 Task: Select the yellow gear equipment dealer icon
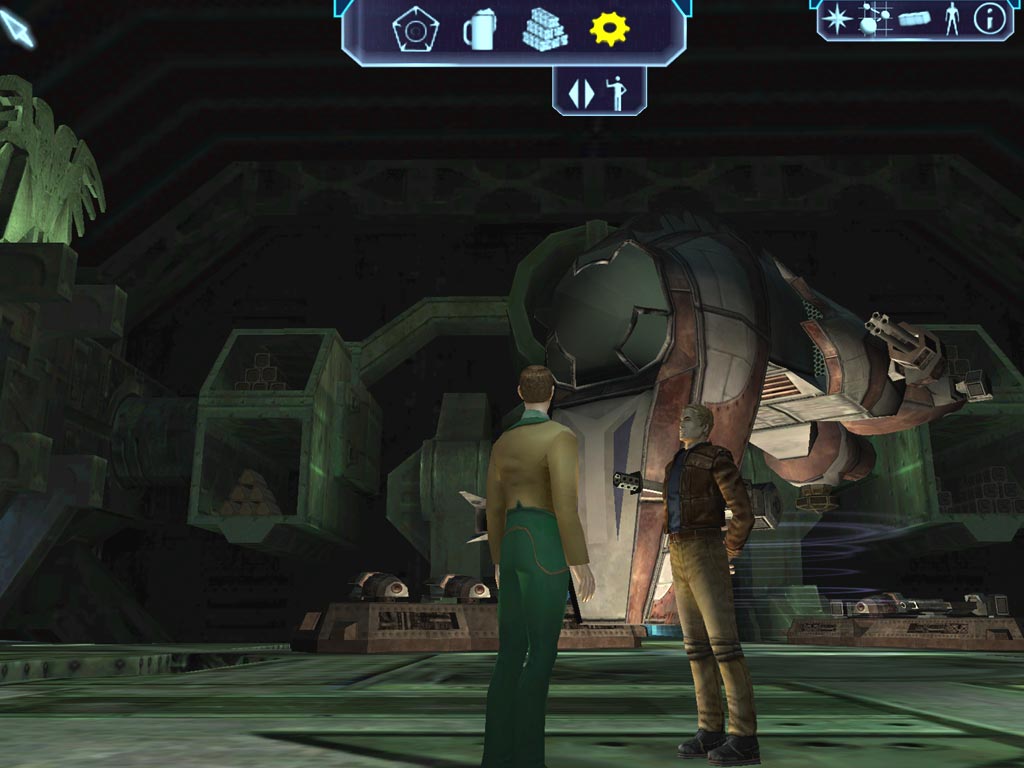[x=609, y=29]
